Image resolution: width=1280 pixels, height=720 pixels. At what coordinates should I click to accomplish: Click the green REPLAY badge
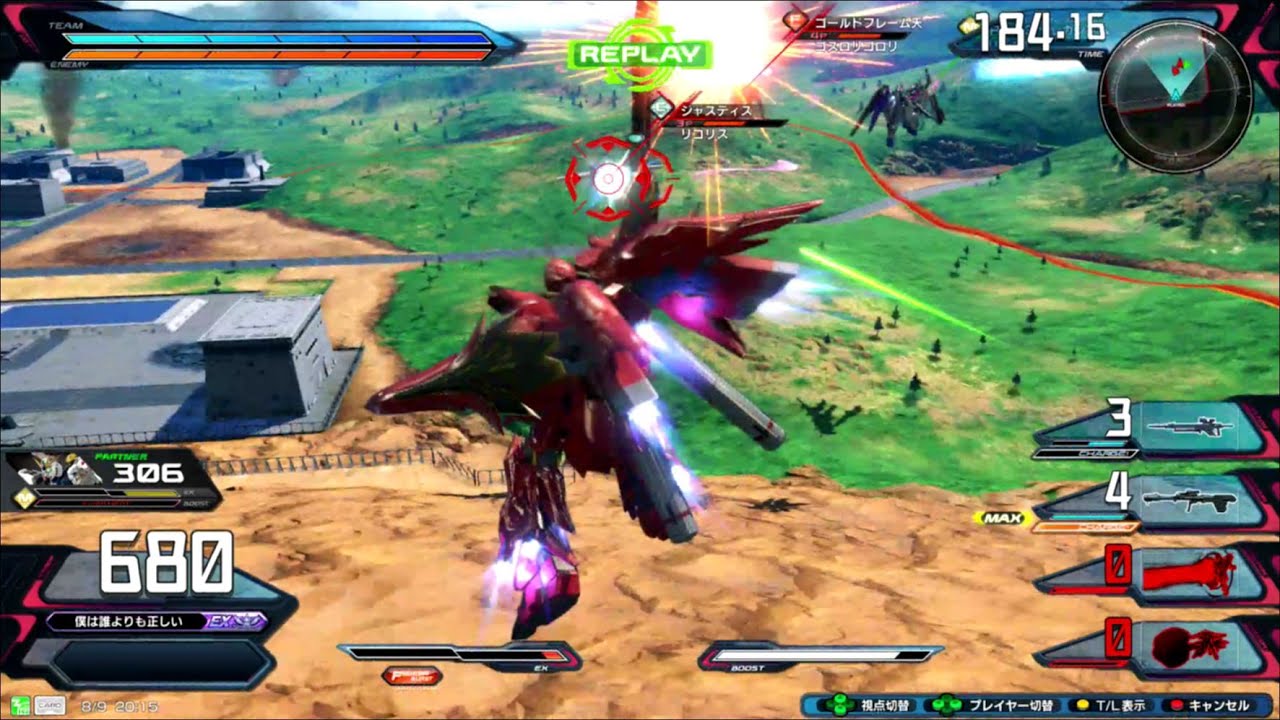[640, 54]
